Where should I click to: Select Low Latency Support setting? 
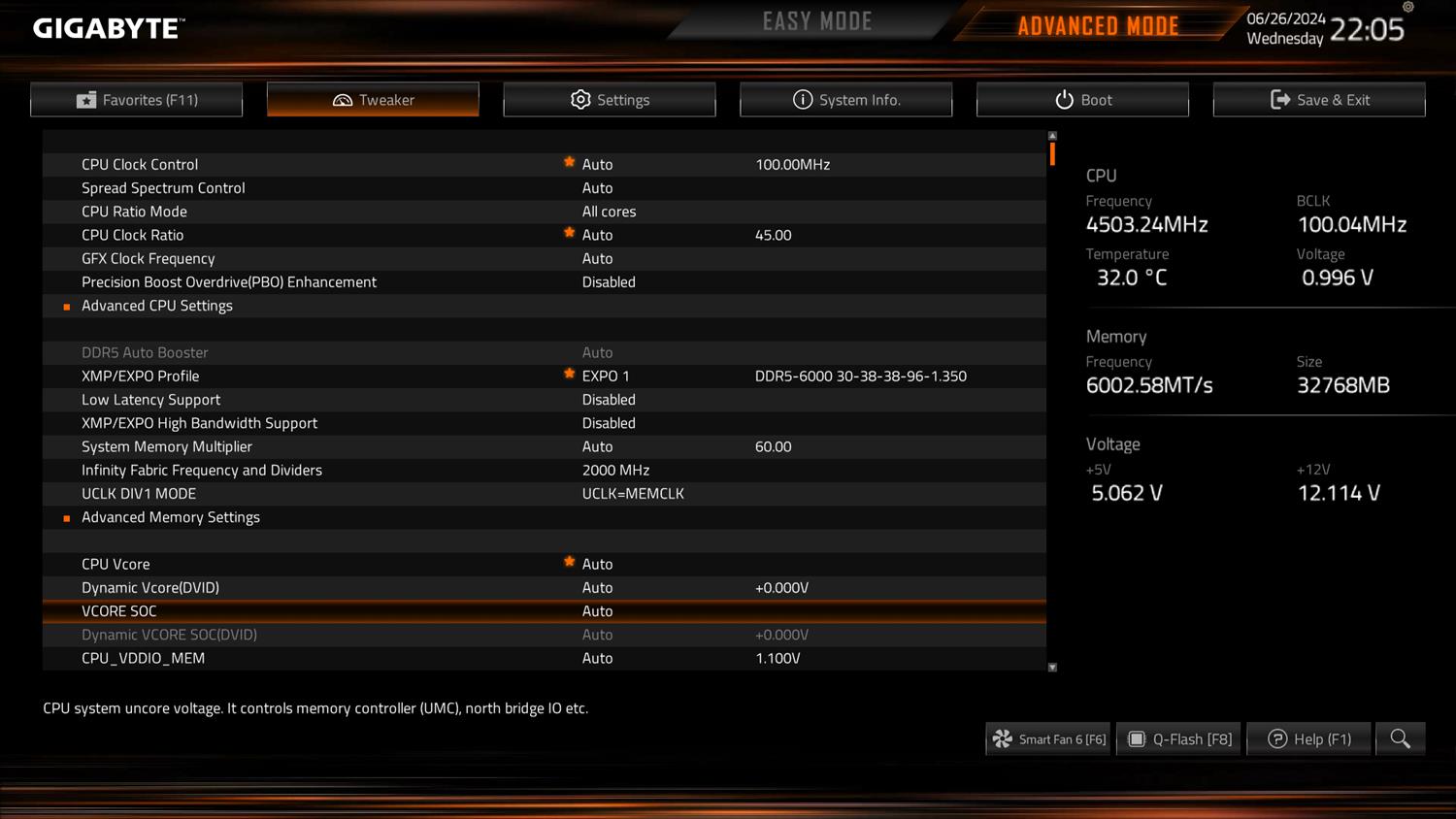(151, 400)
